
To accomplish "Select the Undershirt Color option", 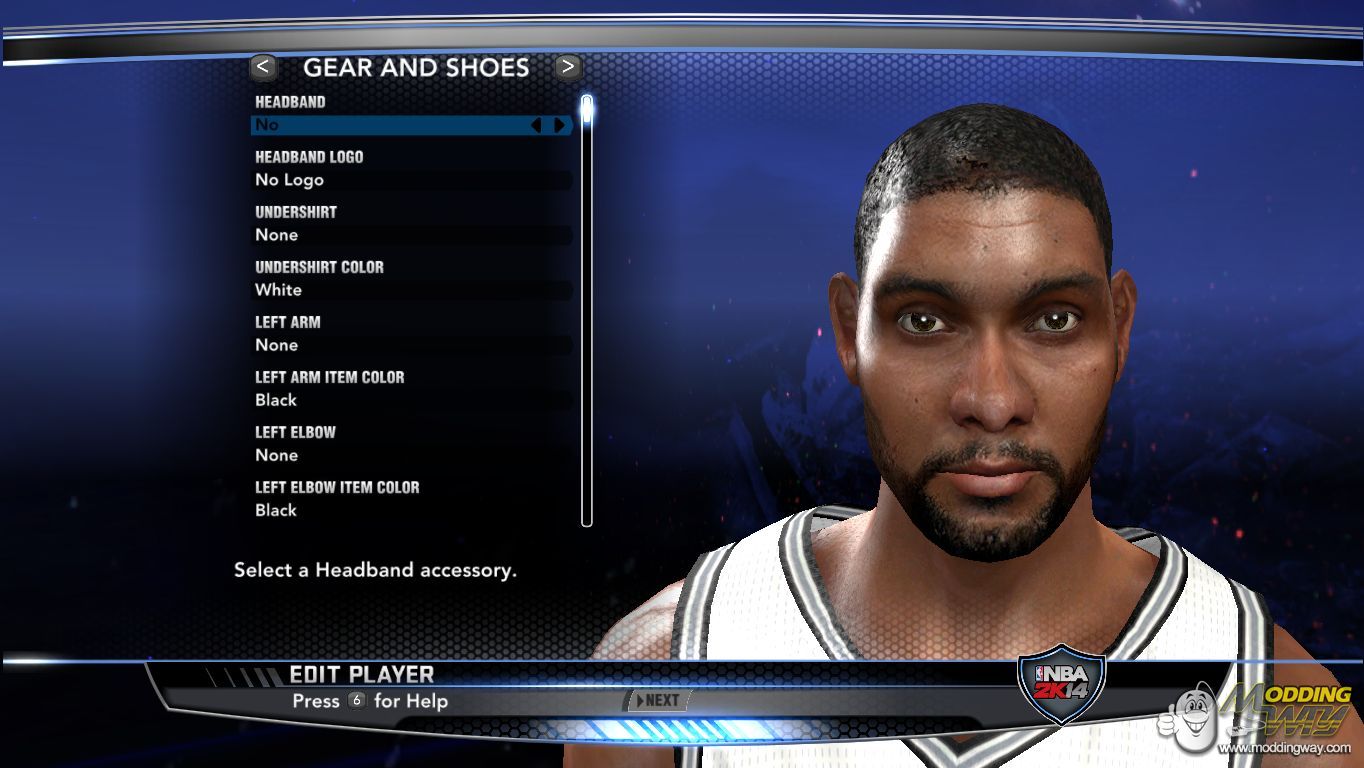I will 410,290.
